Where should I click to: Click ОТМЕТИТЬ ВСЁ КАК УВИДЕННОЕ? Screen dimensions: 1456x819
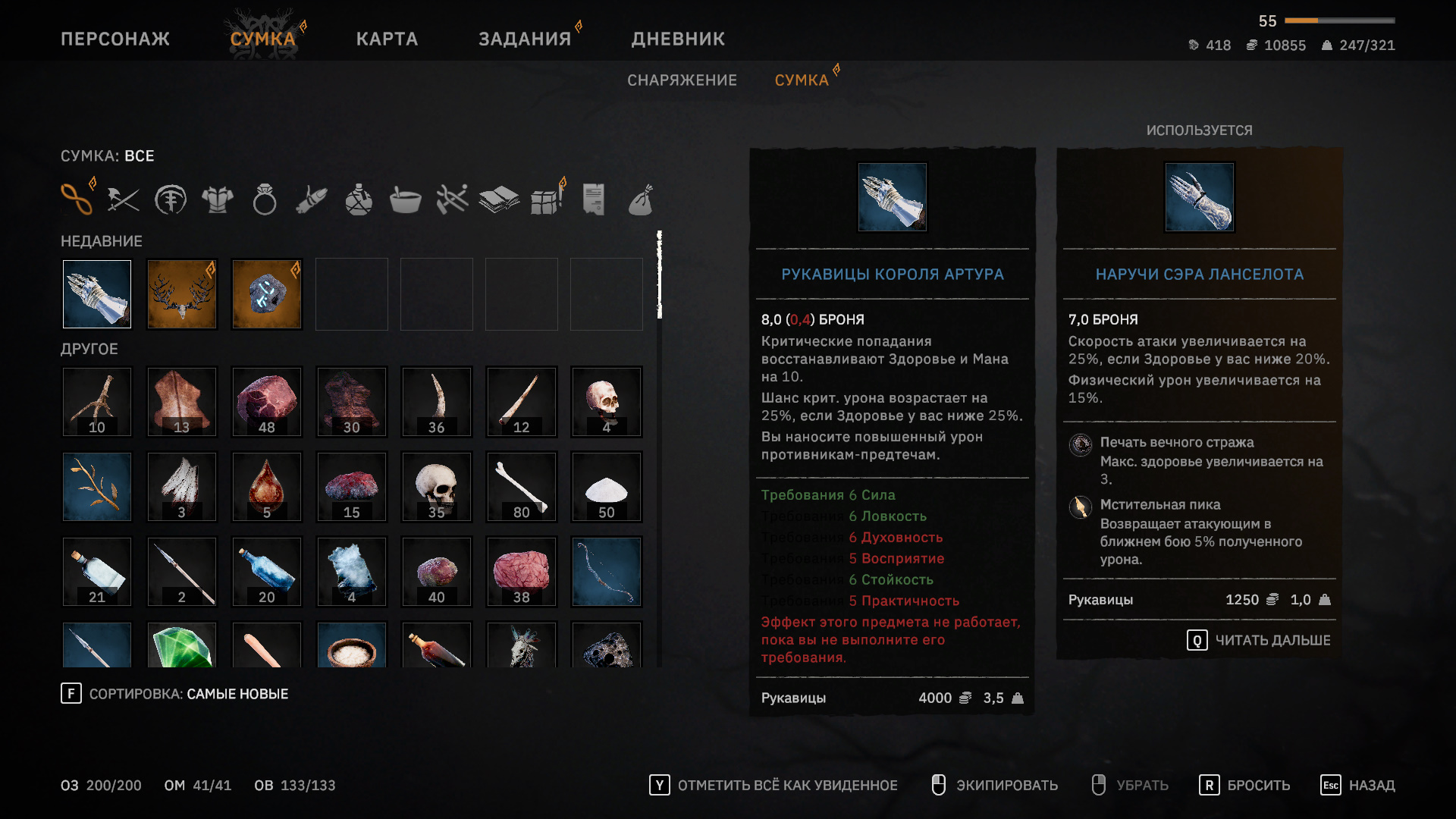(x=773, y=786)
